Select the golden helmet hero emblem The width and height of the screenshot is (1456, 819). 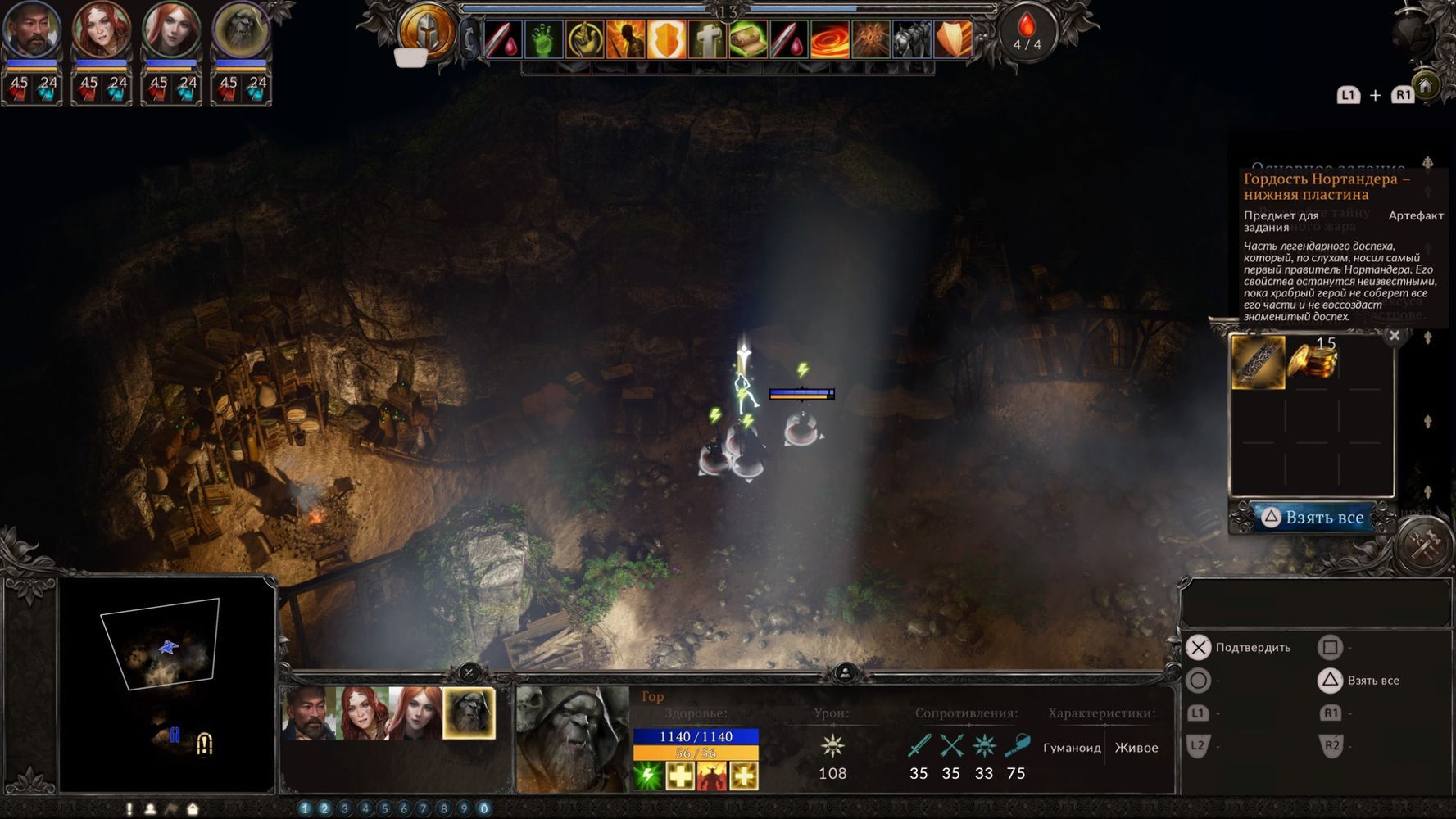point(426,33)
